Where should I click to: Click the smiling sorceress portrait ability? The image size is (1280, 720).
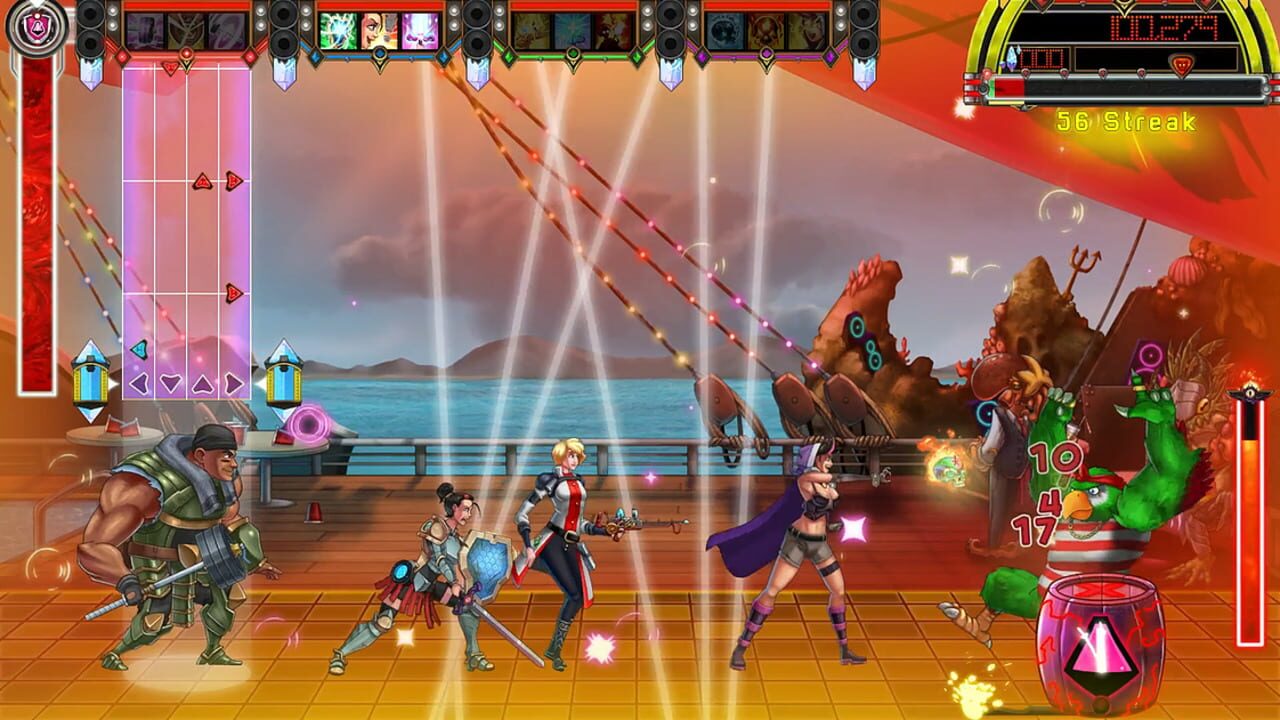coord(377,25)
